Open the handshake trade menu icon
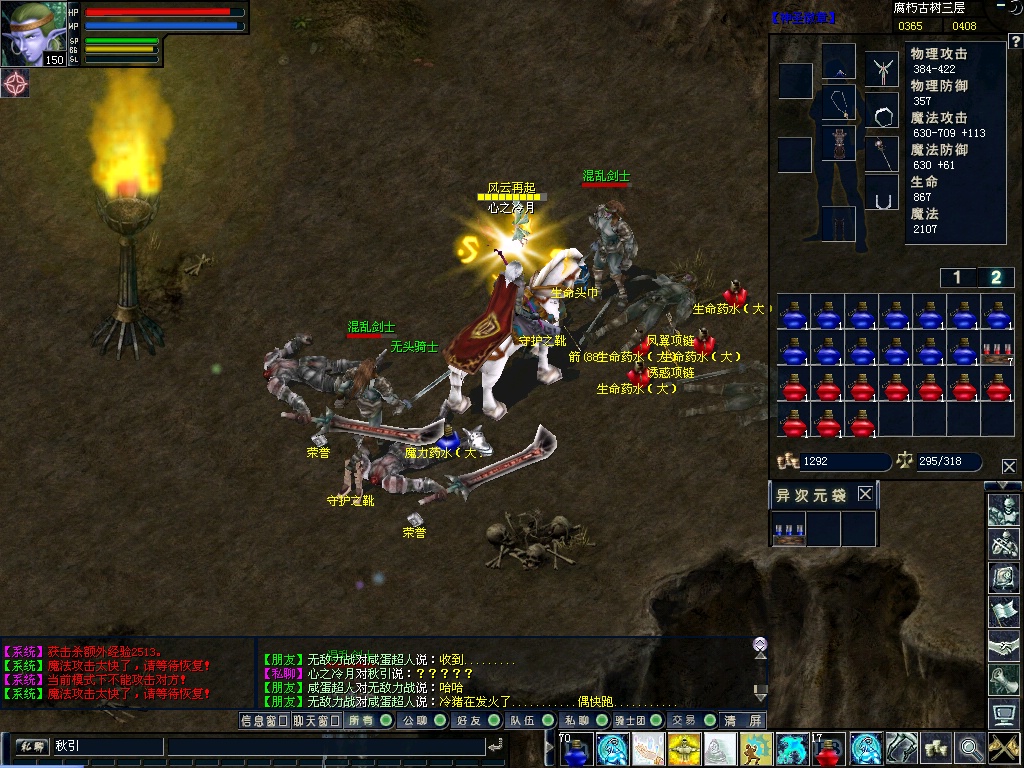The width and height of the screenshot is (1024, 768). [1003, 645]
